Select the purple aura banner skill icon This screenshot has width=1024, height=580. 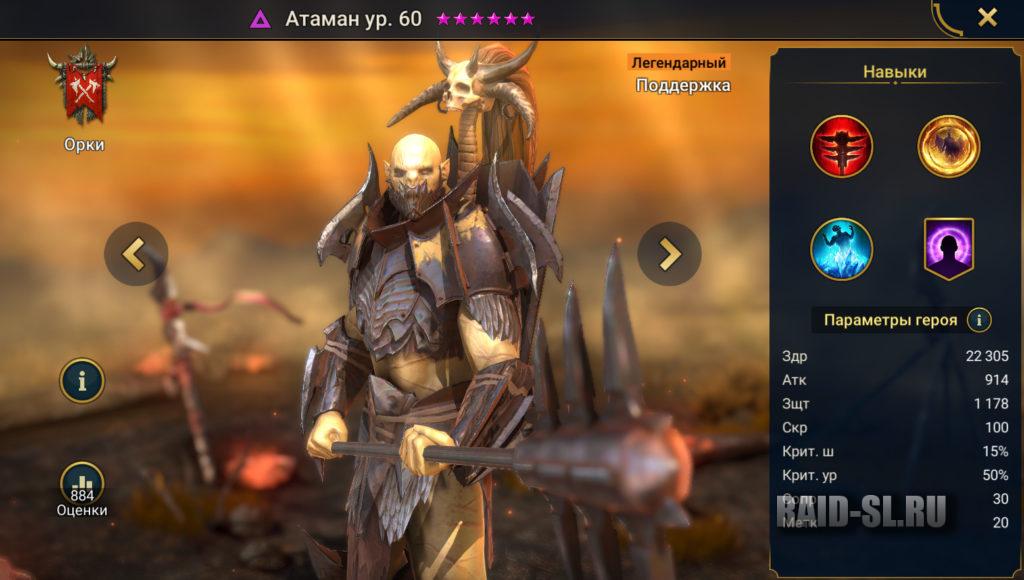pyautogui.click(x=948, y=249)
